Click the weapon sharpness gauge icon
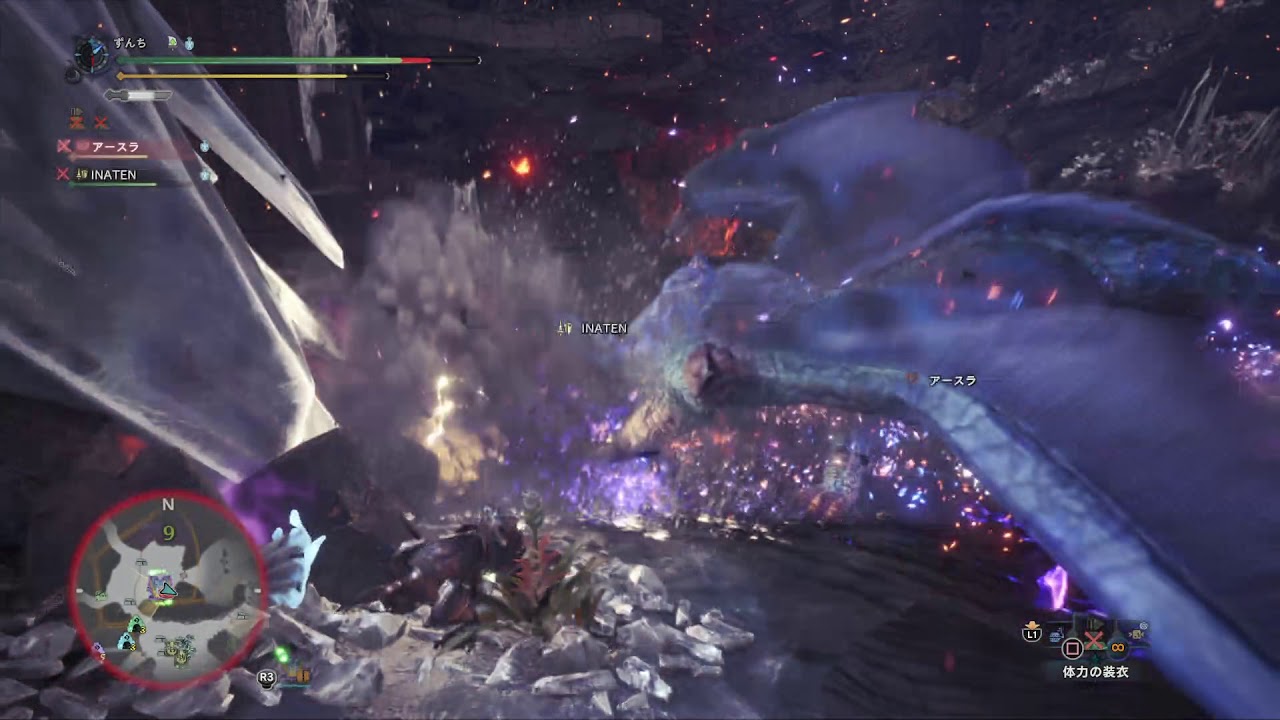 tap(138, 96)
